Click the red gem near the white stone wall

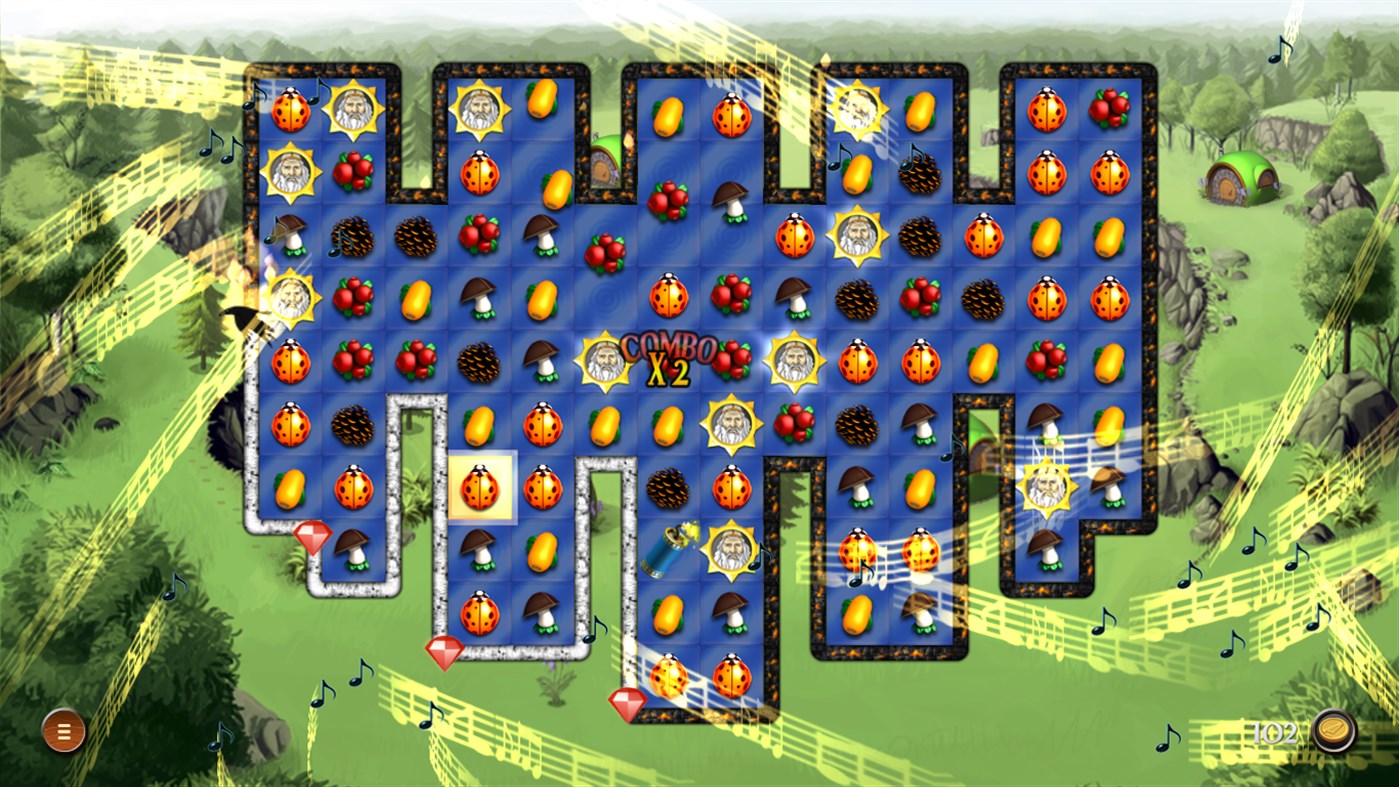pyautogui.click(x=443, y=652)
